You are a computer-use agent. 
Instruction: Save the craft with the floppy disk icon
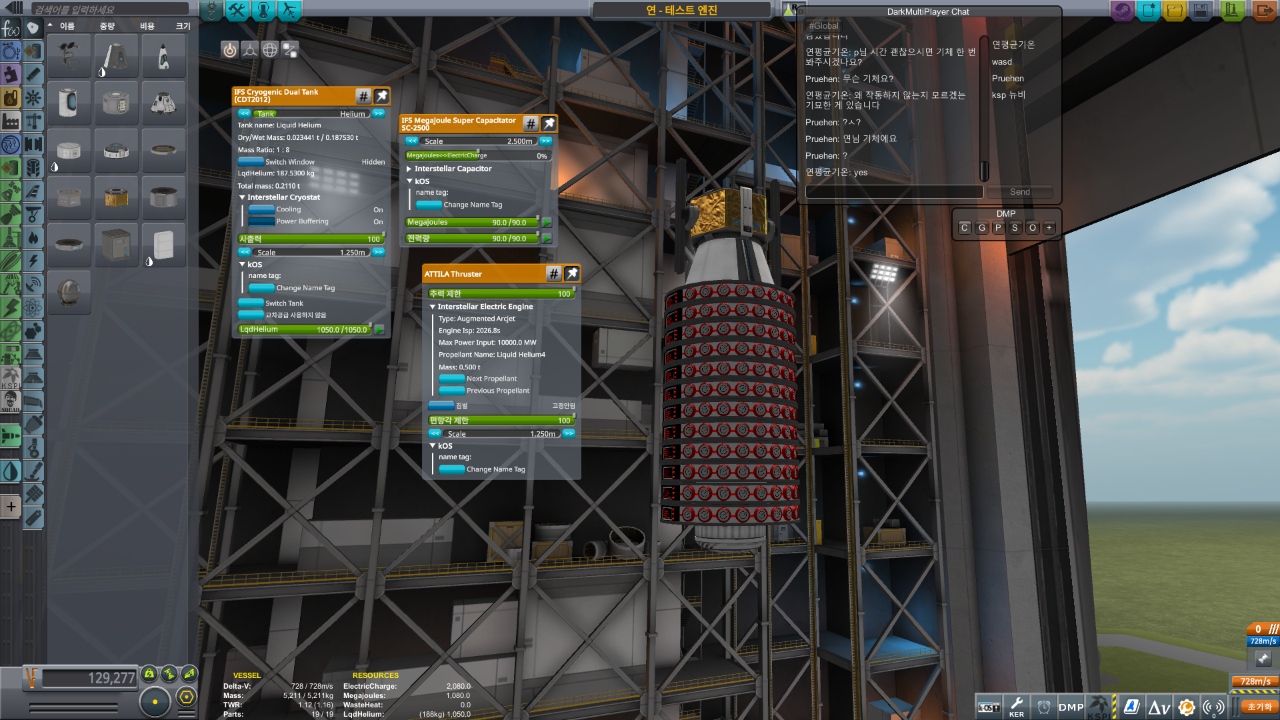coord(1200,11)
